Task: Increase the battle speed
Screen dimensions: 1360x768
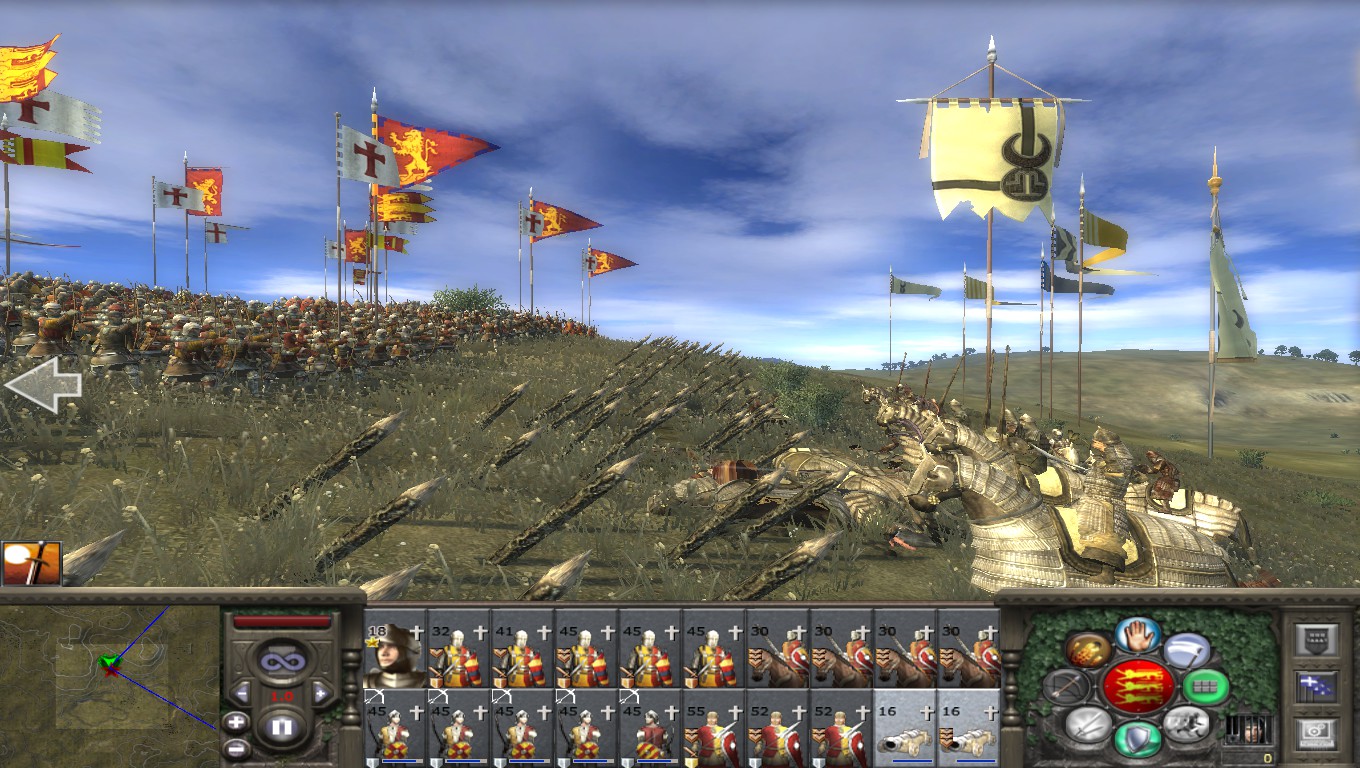Action: click(321, 693)
